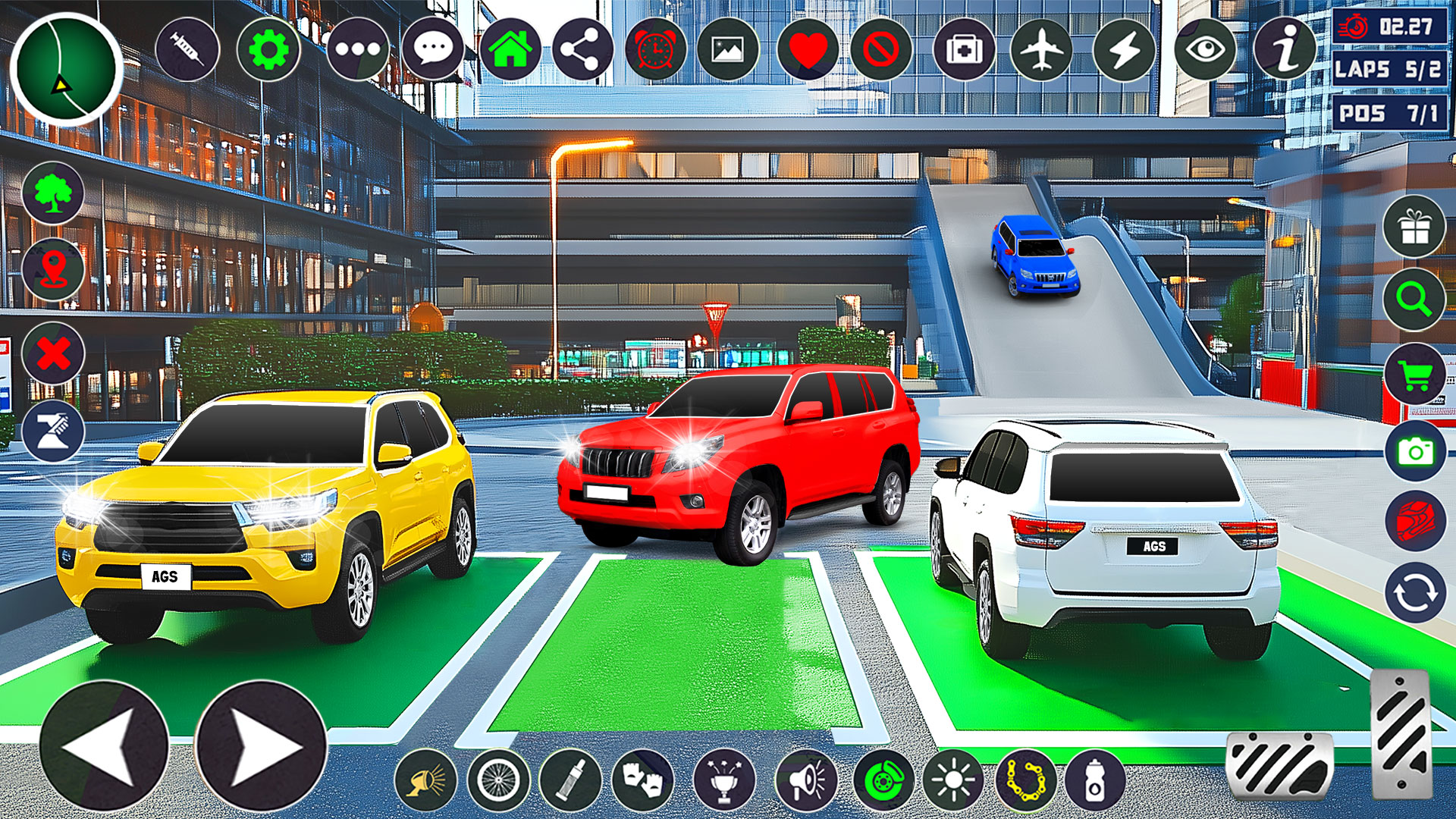Open the shopping cart store
This screenshot has width=1456, height=819.
pyautogui.click(x=1414, y=375)
